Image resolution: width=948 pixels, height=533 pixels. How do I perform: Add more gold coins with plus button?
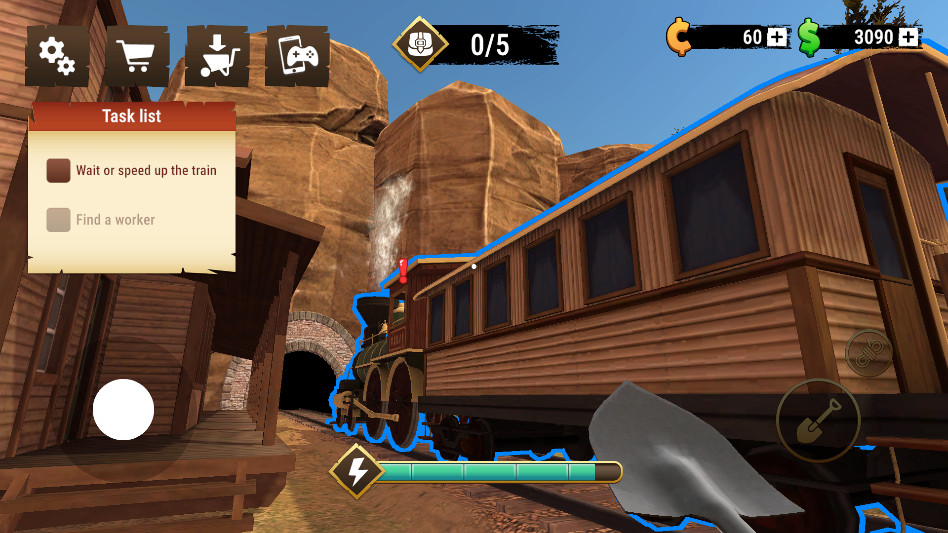[778, 37]
